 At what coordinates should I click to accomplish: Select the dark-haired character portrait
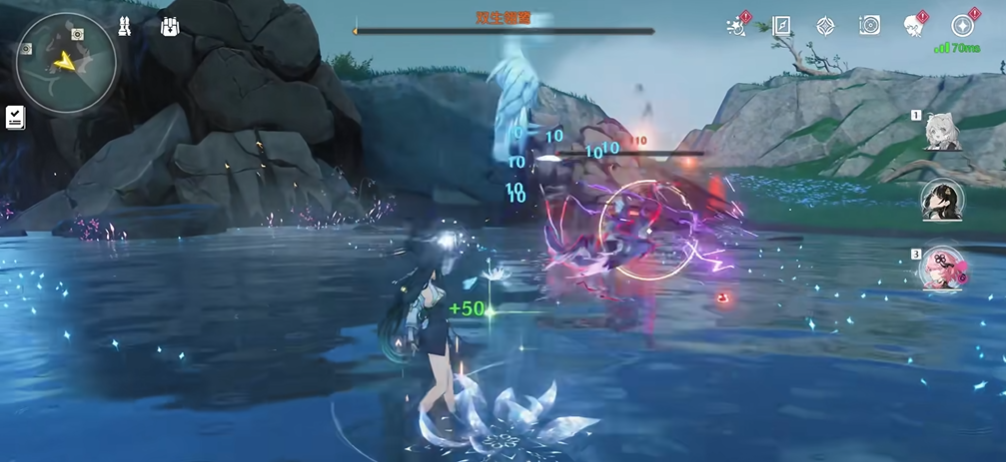[x=942, y=200]
